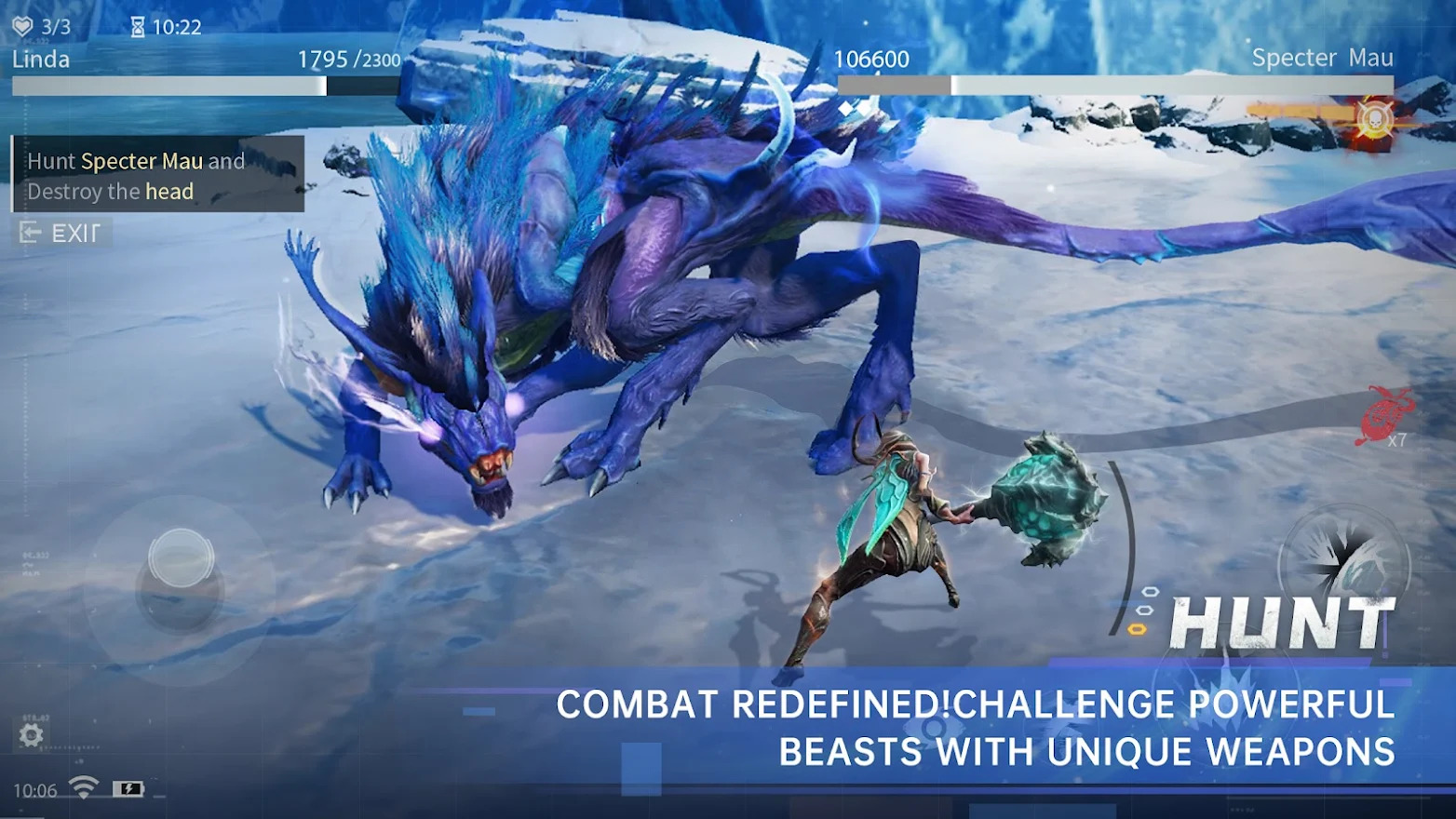
Task: Open the settings gear icon
Action: [x=31, y=735]
